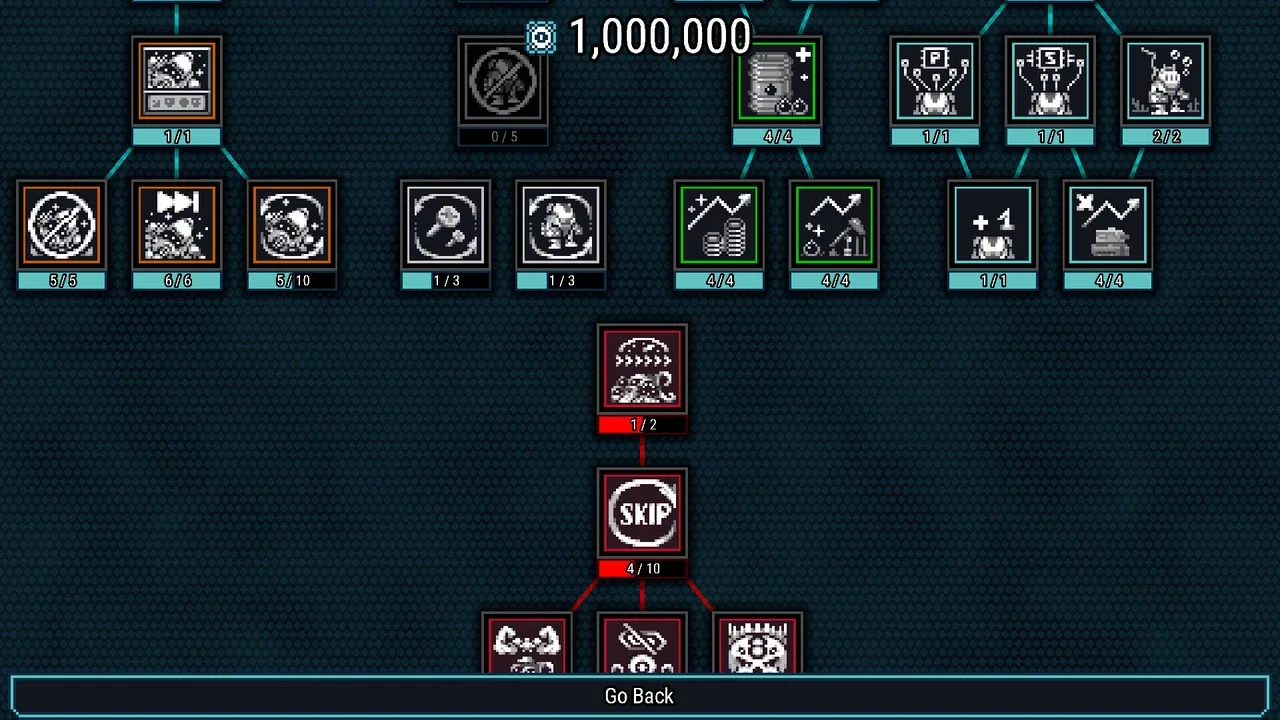Select the tank growth arrow upgrade
Screen dimensions: 1280x720
tap(1108, 226)
